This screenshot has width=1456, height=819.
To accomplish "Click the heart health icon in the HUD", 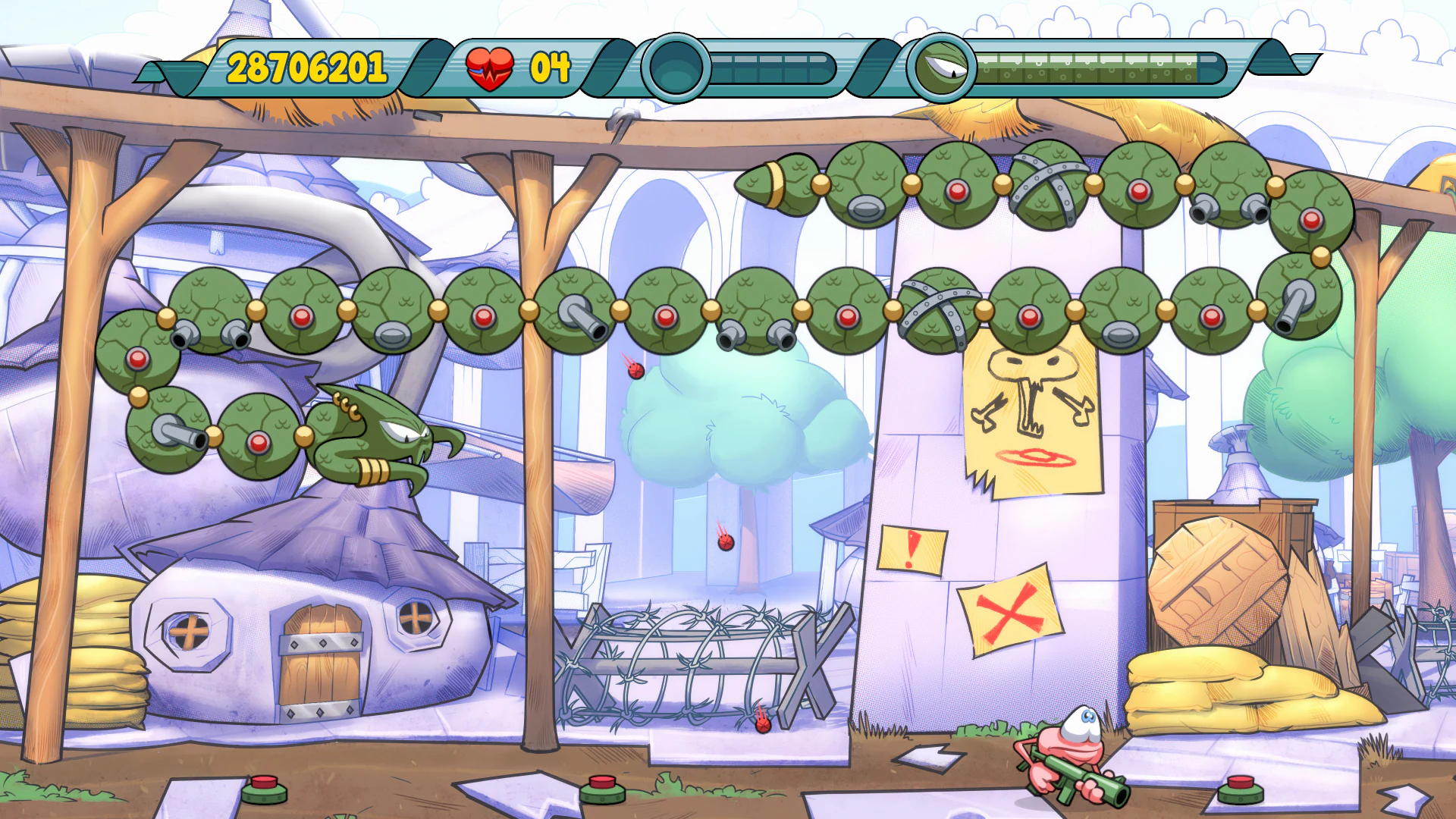I will pyautogui.click(x=491, y=65).
